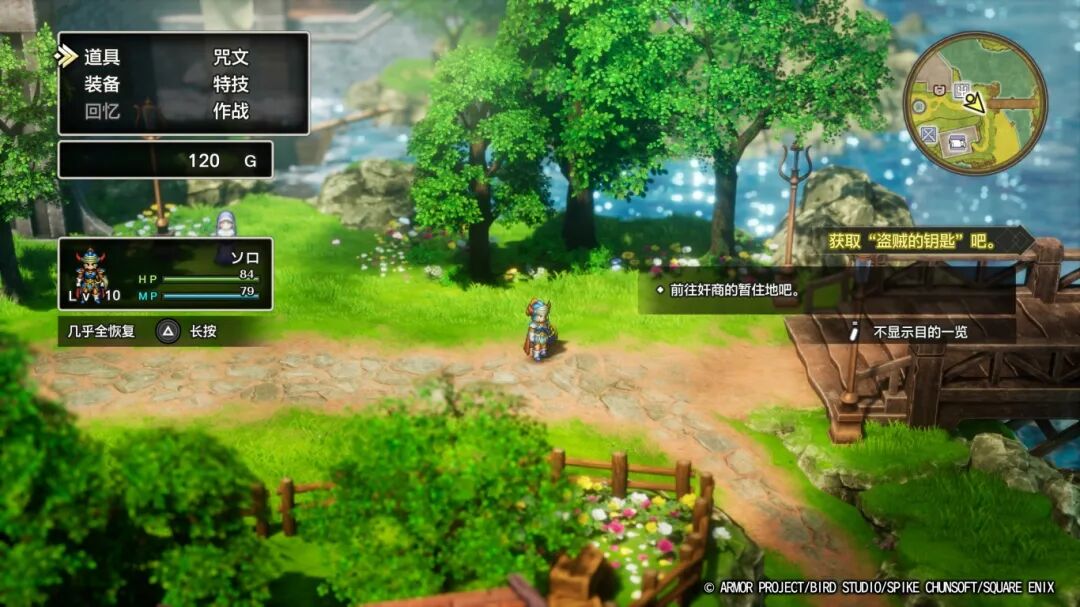
Task: Select the hero ソロ status panel
Action: point(165,273)
